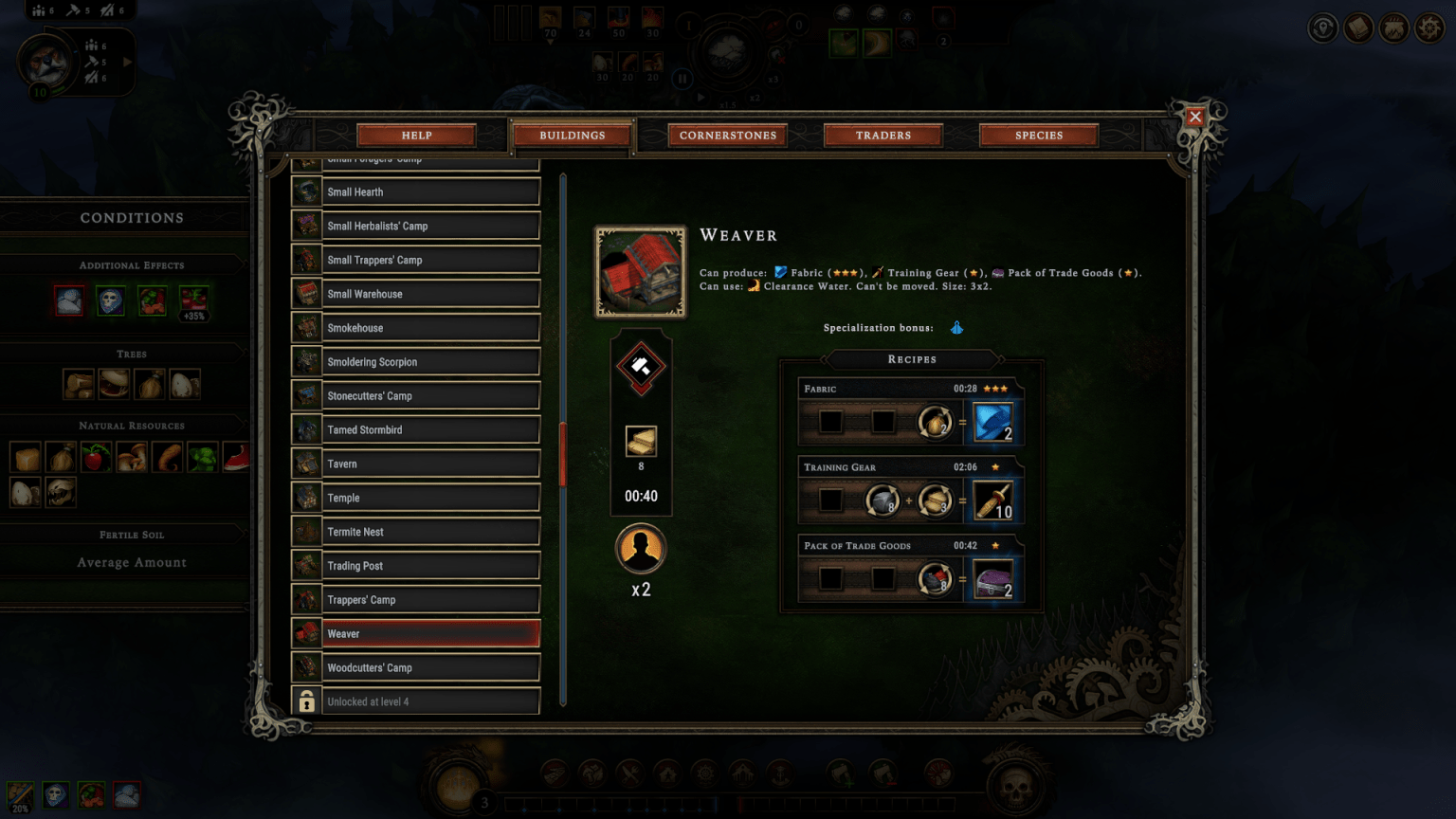
Task: Click the Training Gear recipe output icon
Action: (993, 501)
